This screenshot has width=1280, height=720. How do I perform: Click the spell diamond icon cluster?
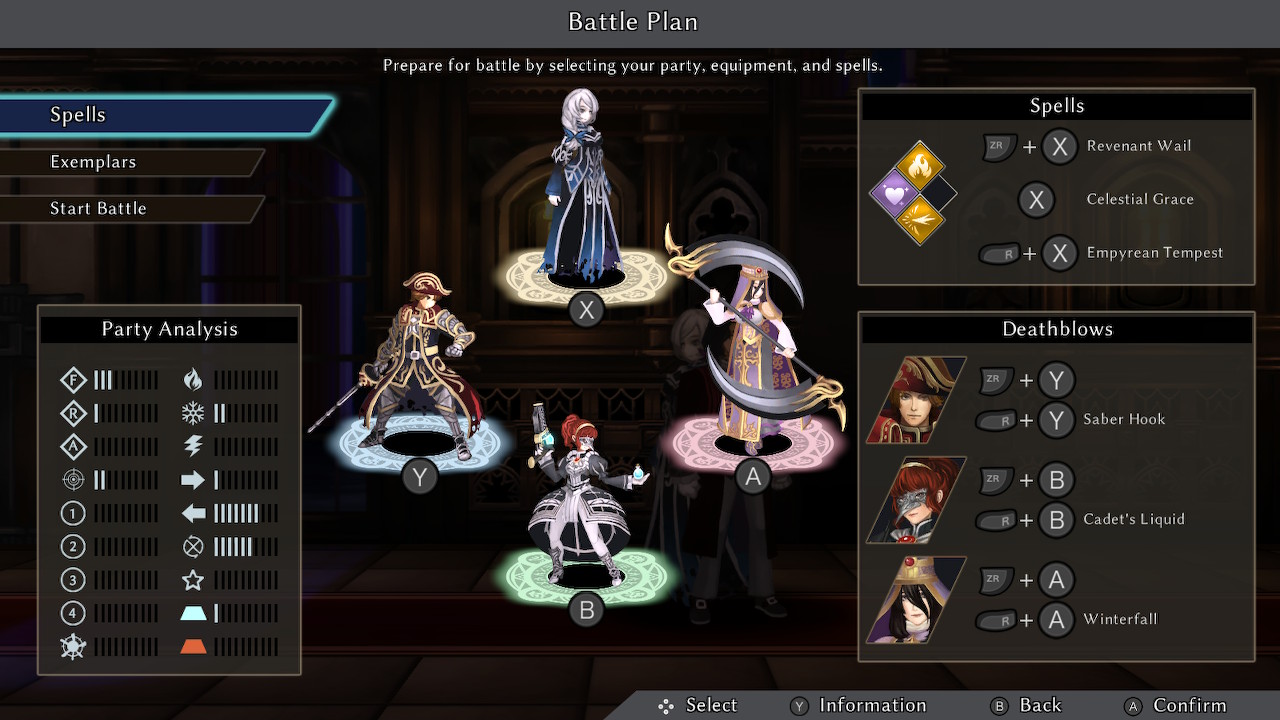pyautogui.click(x=913, y=194)
